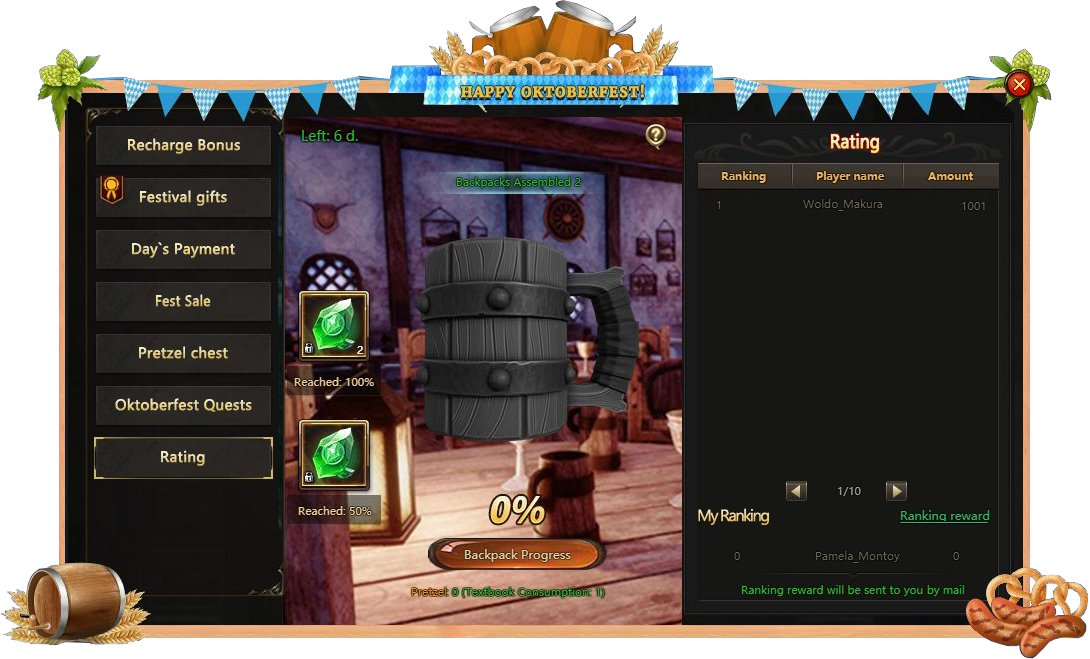Viewport: 1090px width, 659px height.
Task: Select the green gem reward for 100%
Action: [334, 325]
